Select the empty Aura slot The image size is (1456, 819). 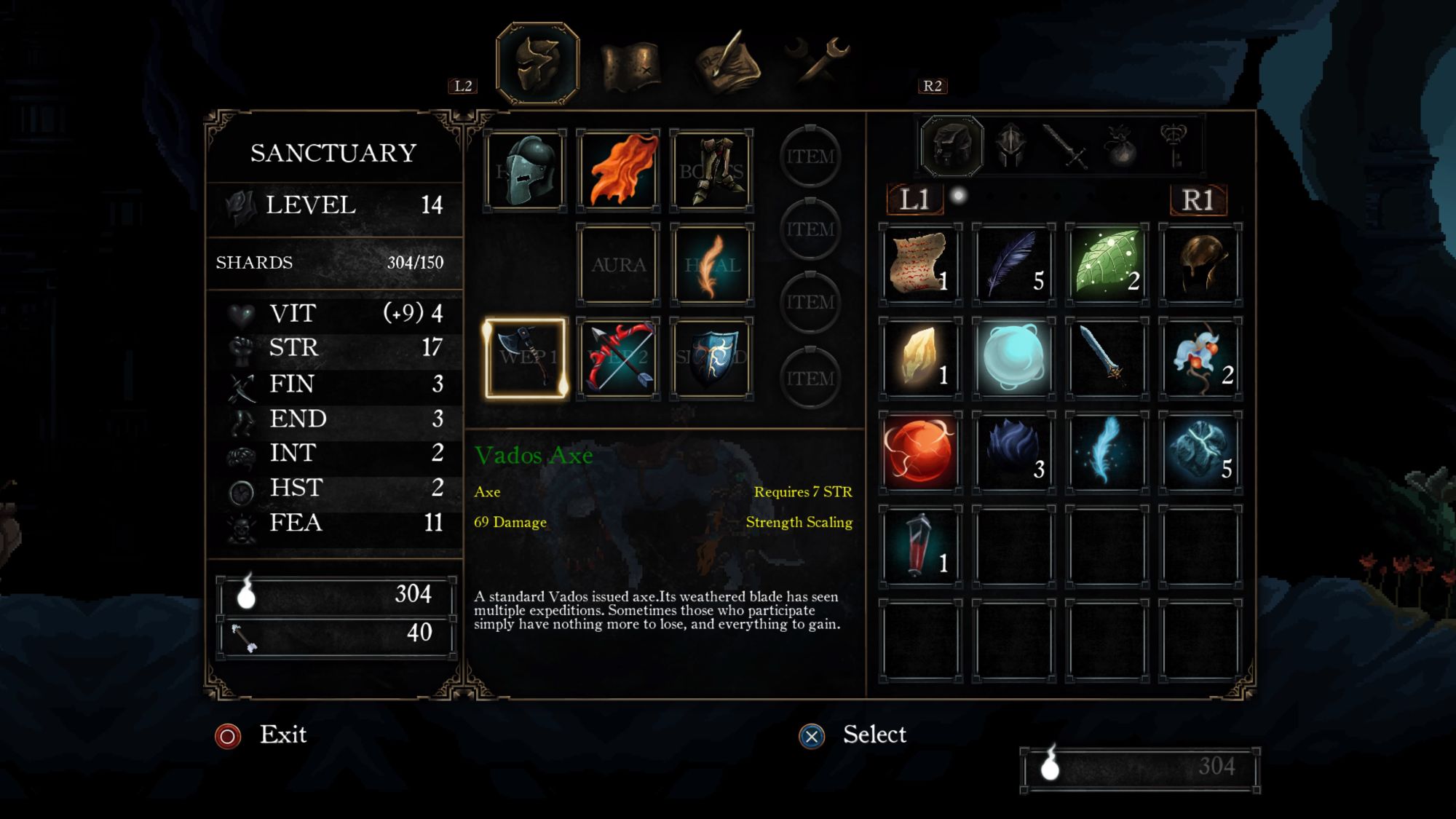(618, 264)
